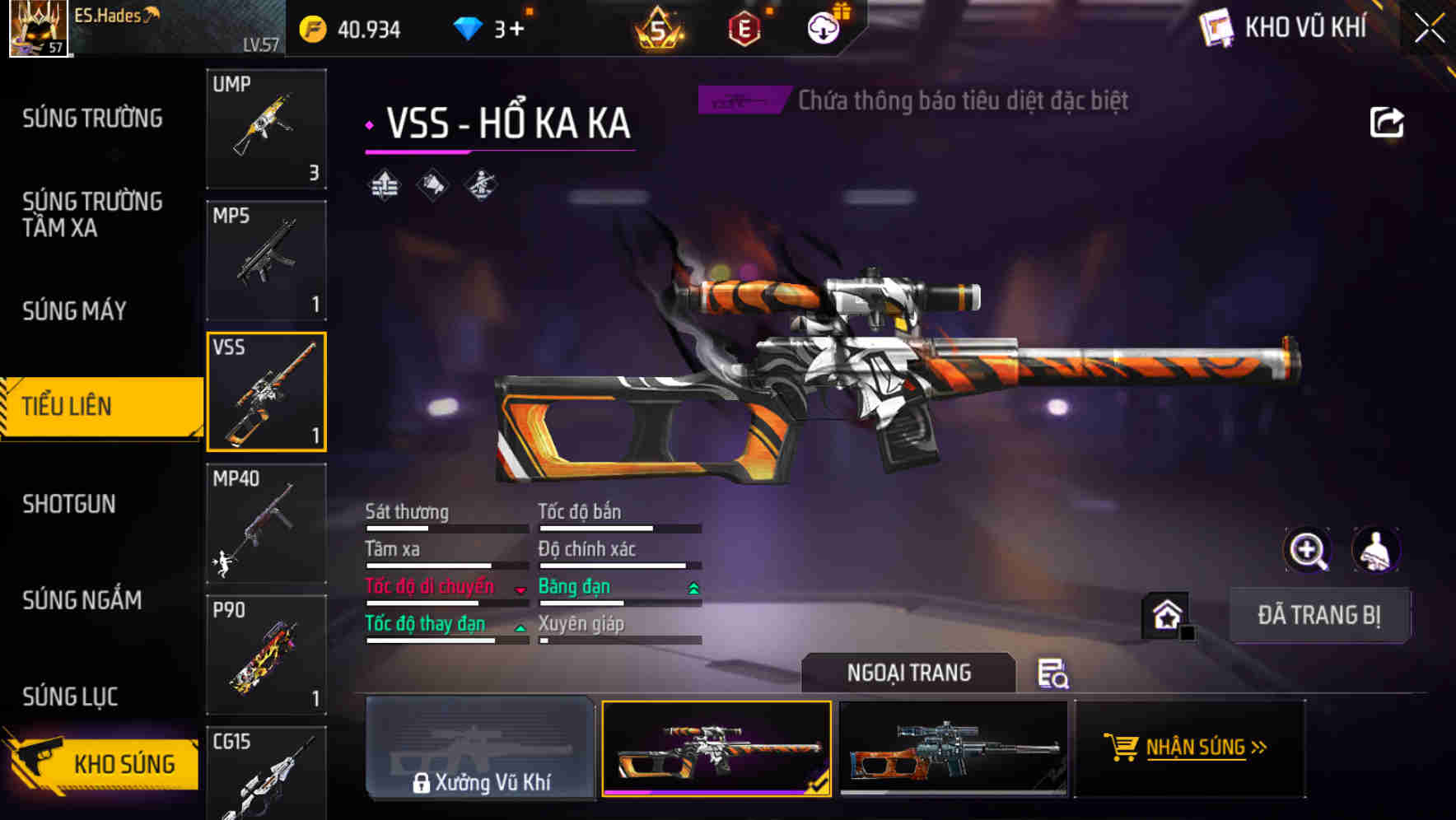Select the MP40 weapon thumbnail
The height and width of the screenshot is (820, 1456).
(x=266, y=521)
